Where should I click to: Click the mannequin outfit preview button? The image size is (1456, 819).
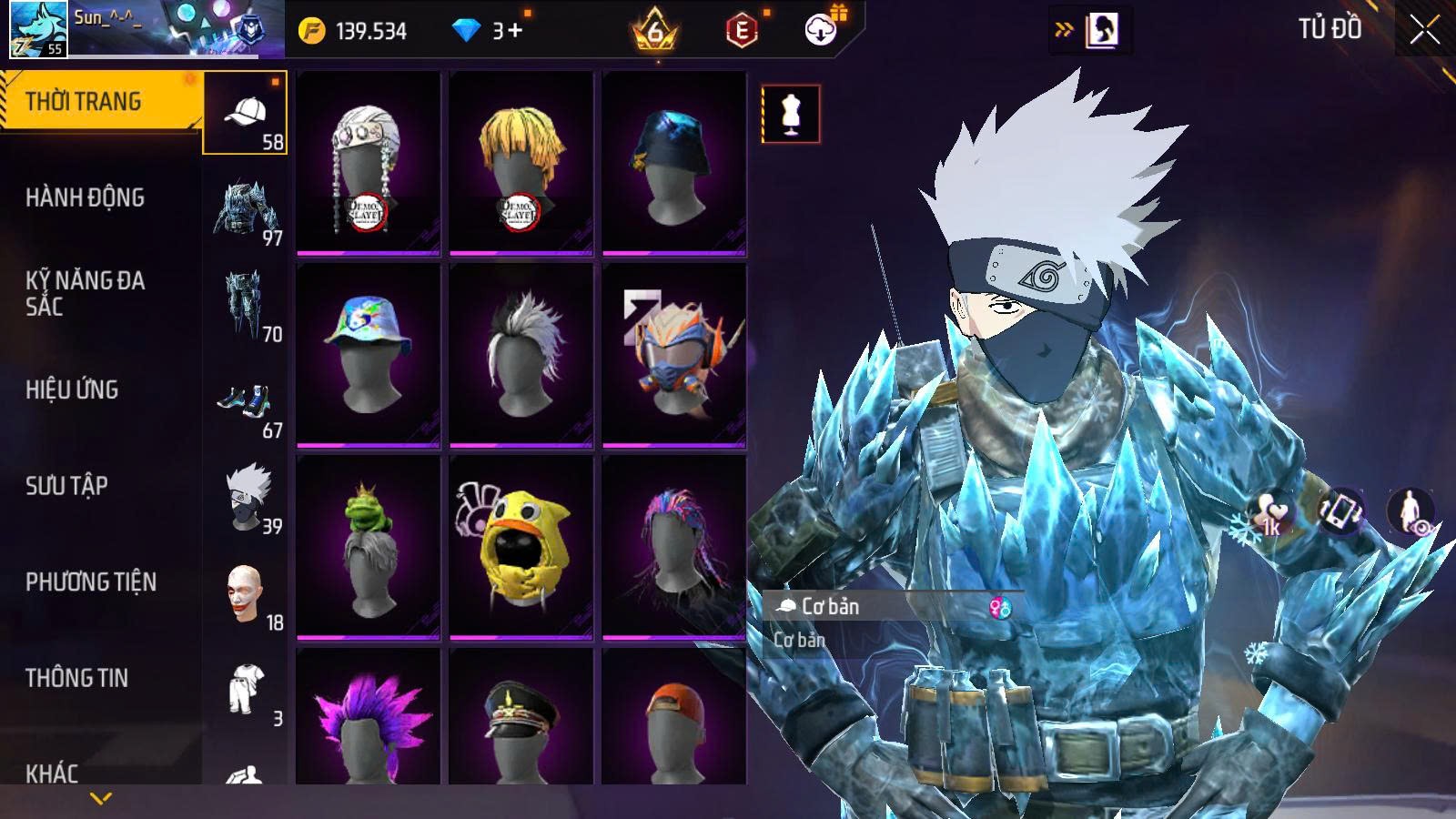[790, 114]
